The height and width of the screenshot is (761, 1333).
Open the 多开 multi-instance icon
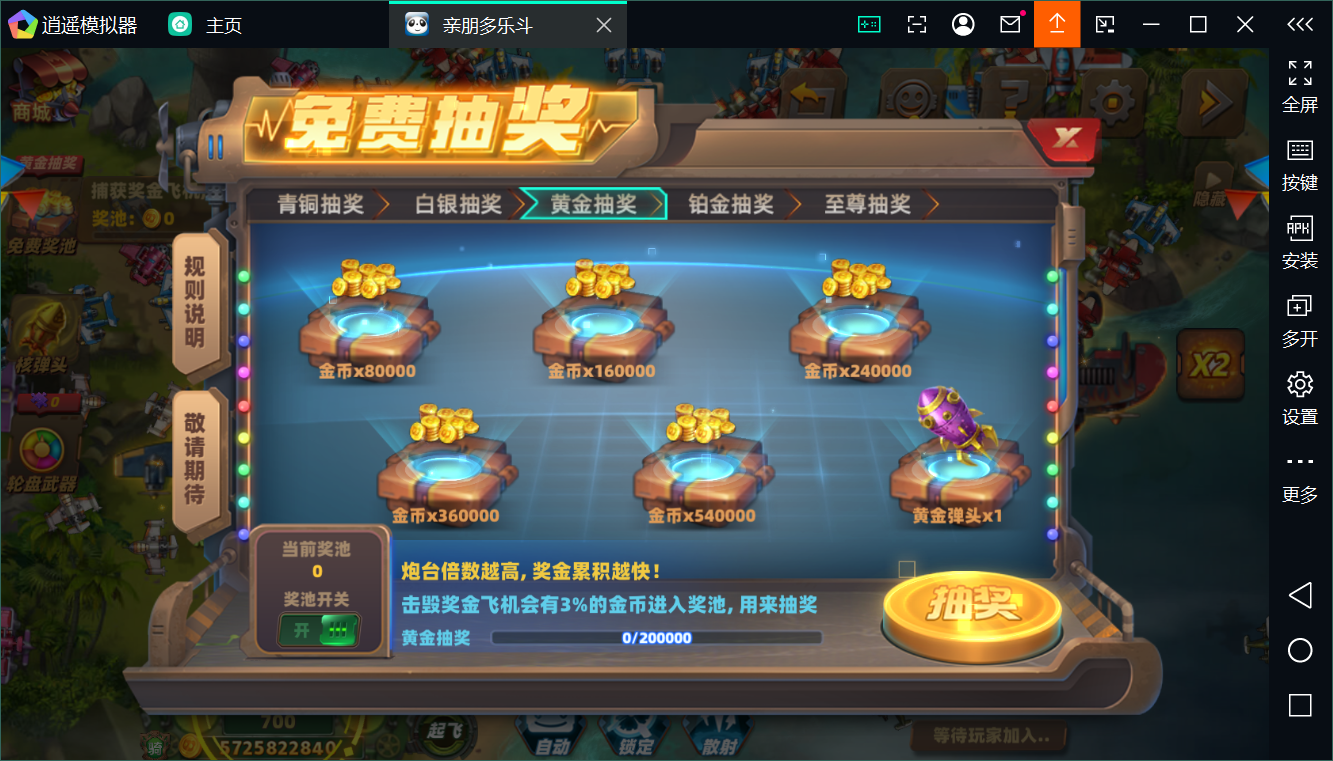(x=1300, y=316)
